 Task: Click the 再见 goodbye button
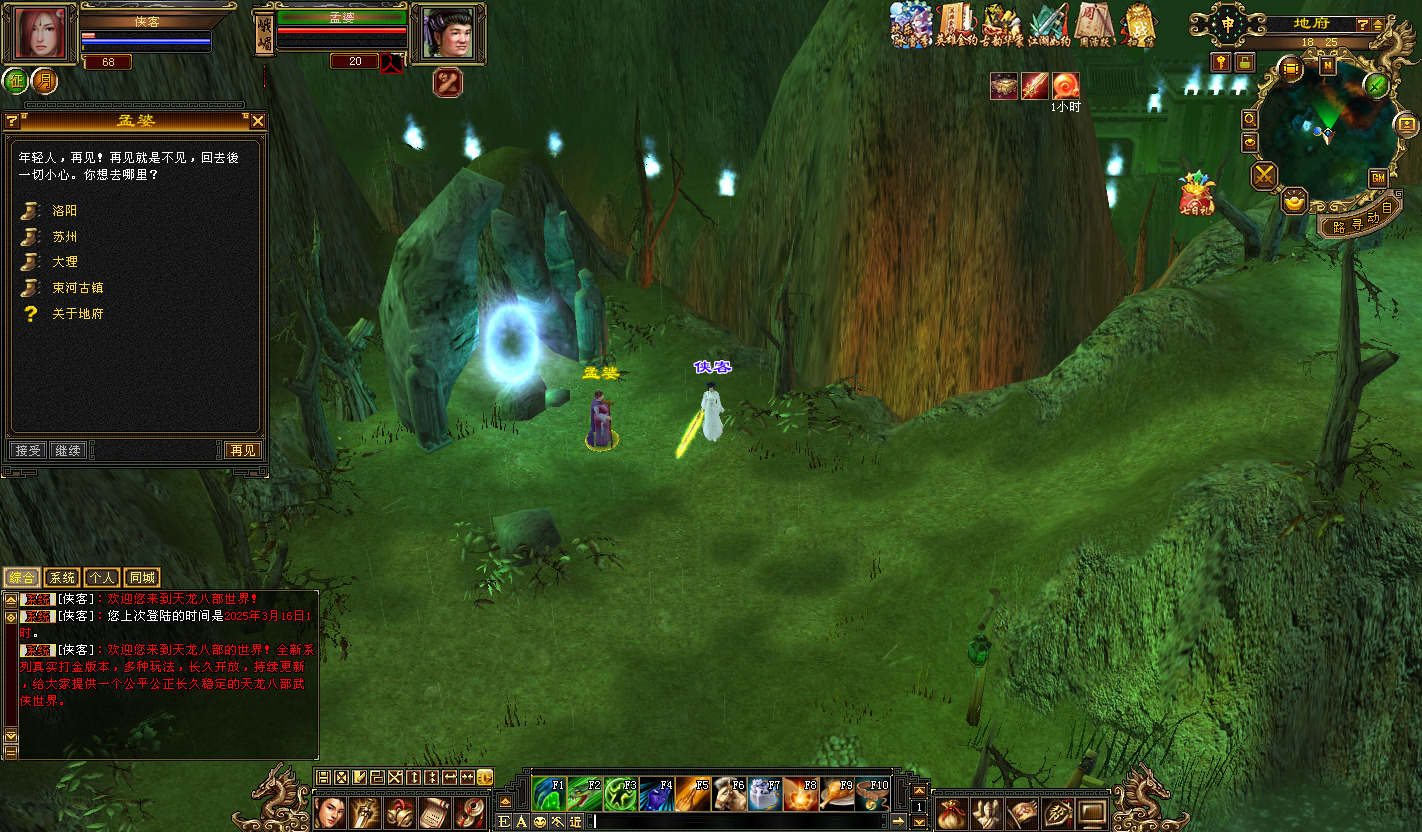pos(241,451)
